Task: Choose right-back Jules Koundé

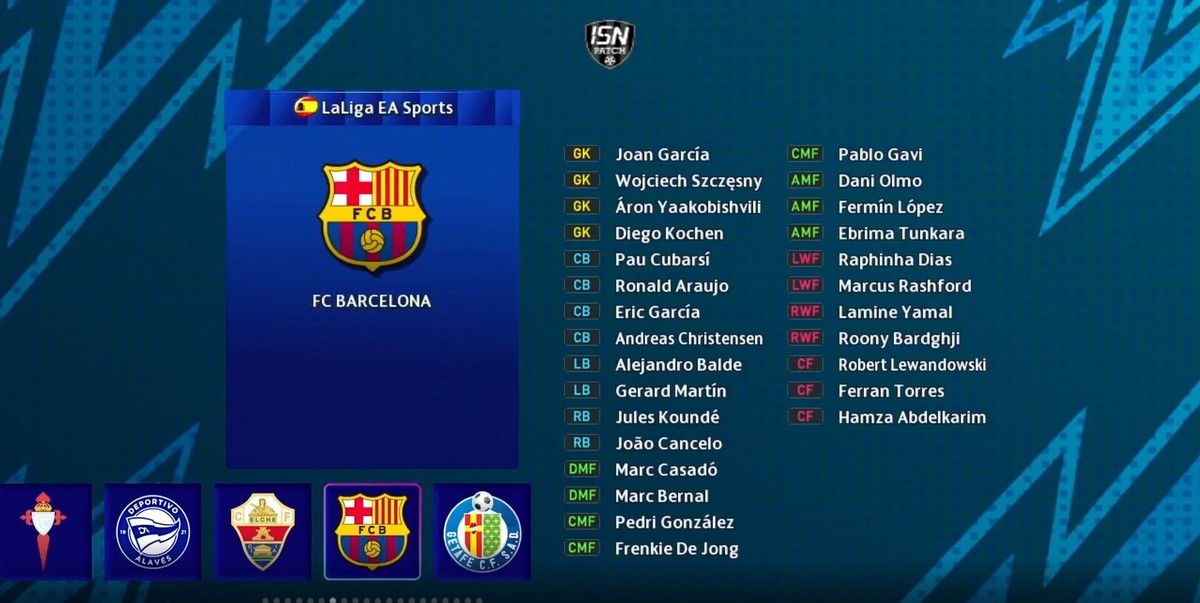Action: [x=667, y=417]
